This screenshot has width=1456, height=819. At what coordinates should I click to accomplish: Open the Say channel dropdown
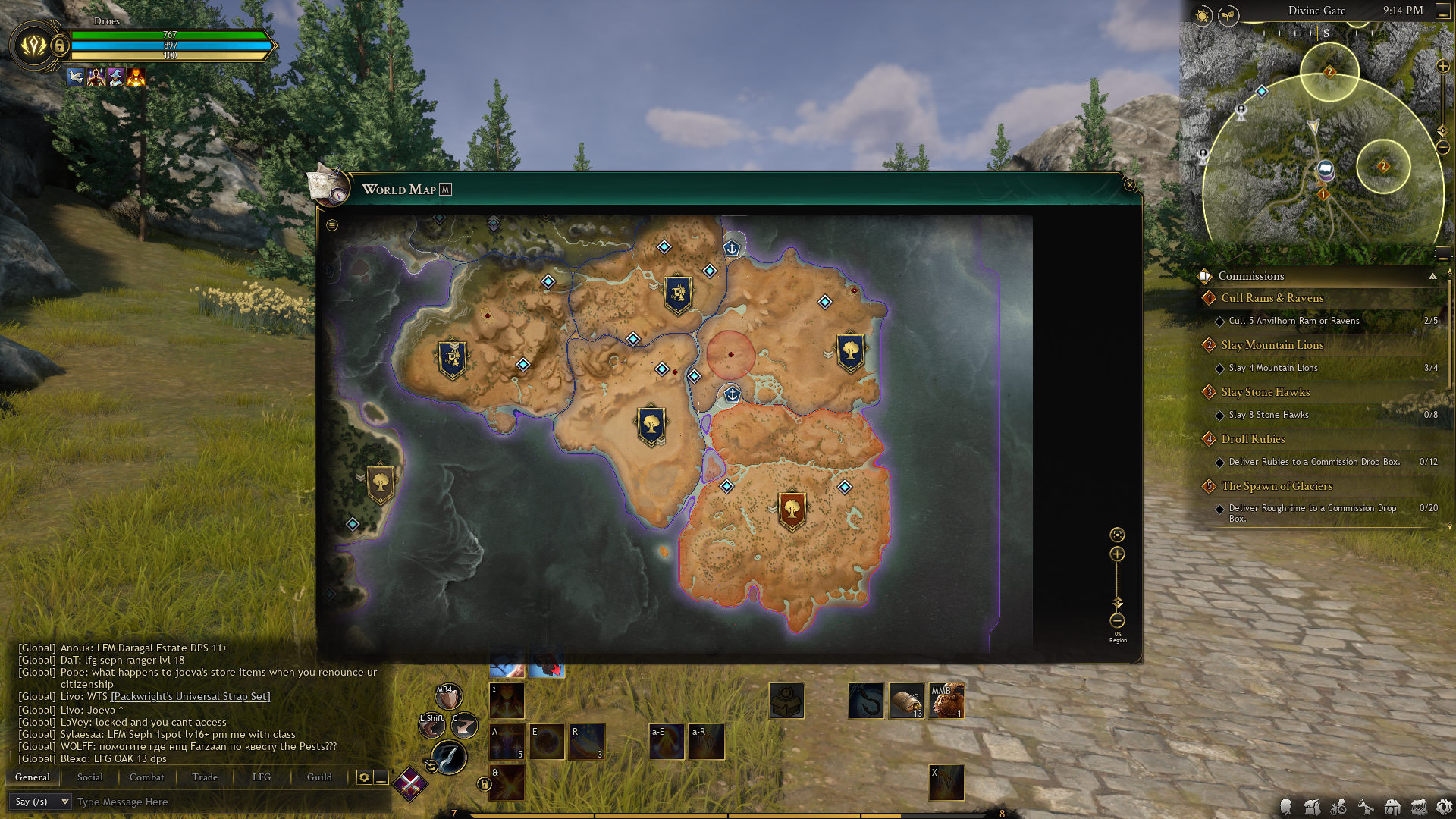[x=41, y=802]
